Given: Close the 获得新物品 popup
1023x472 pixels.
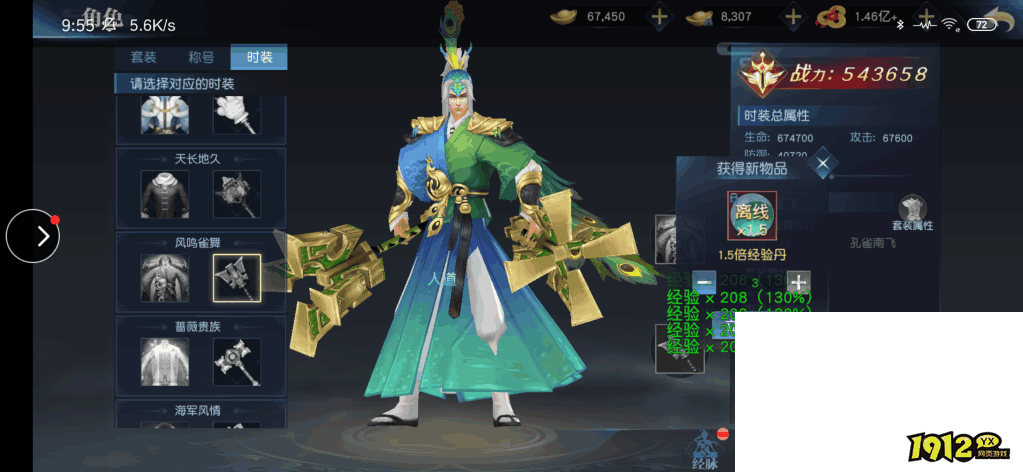Looking at the screenshot, I should (822, 164).
